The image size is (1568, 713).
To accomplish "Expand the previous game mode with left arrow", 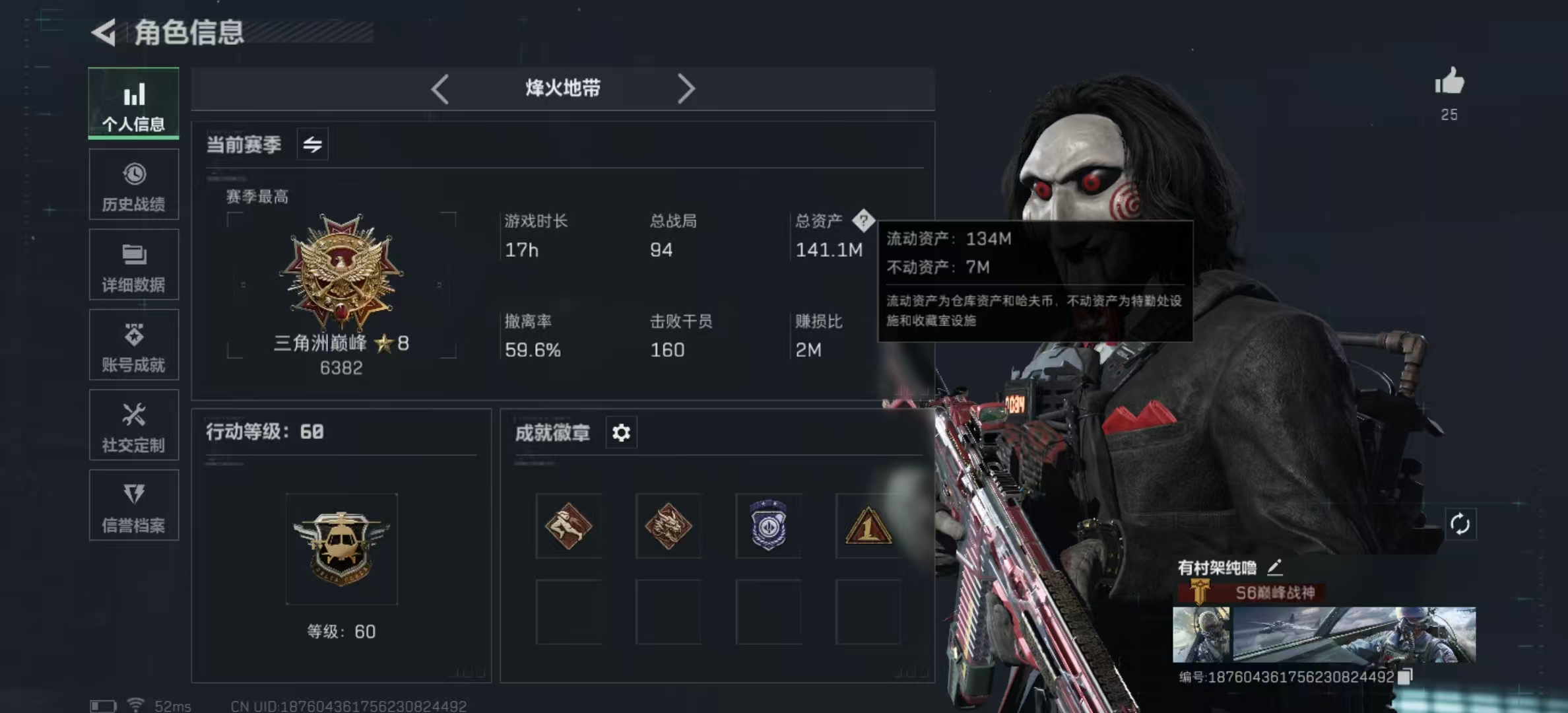I will click(x=440, y=88).
